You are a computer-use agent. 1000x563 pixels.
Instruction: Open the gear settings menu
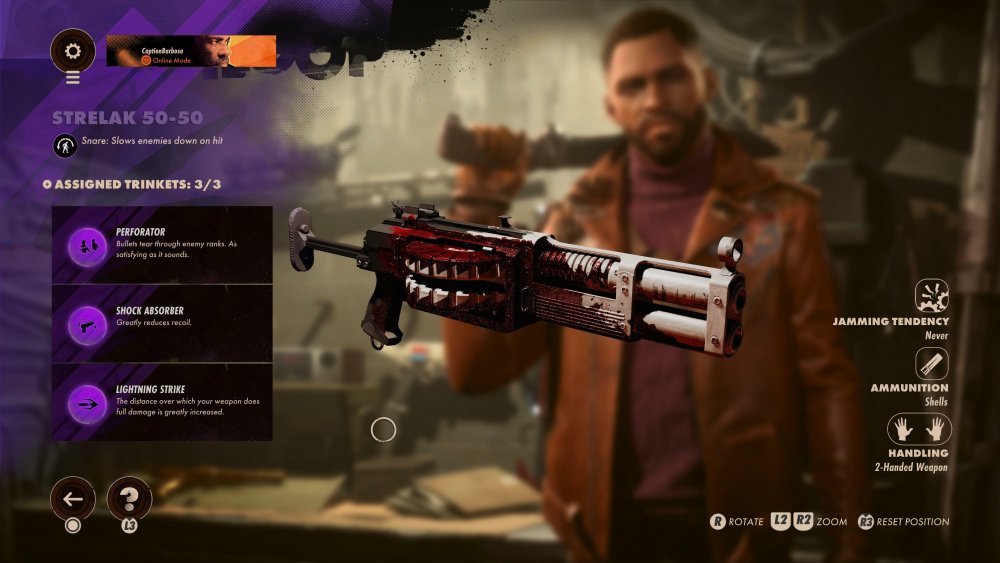(x=73, y=49)
